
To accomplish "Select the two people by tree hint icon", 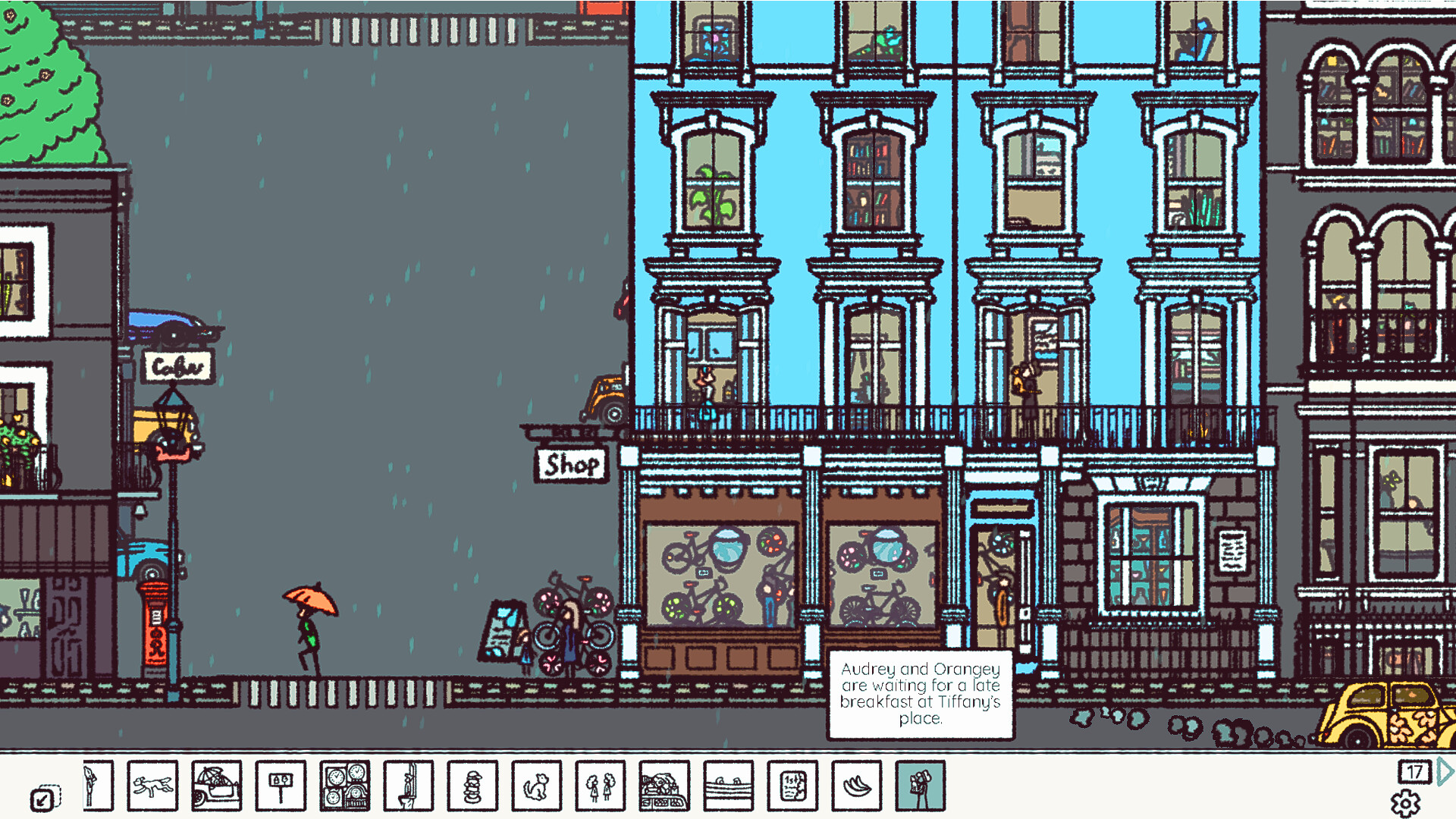I will [600, 786].
